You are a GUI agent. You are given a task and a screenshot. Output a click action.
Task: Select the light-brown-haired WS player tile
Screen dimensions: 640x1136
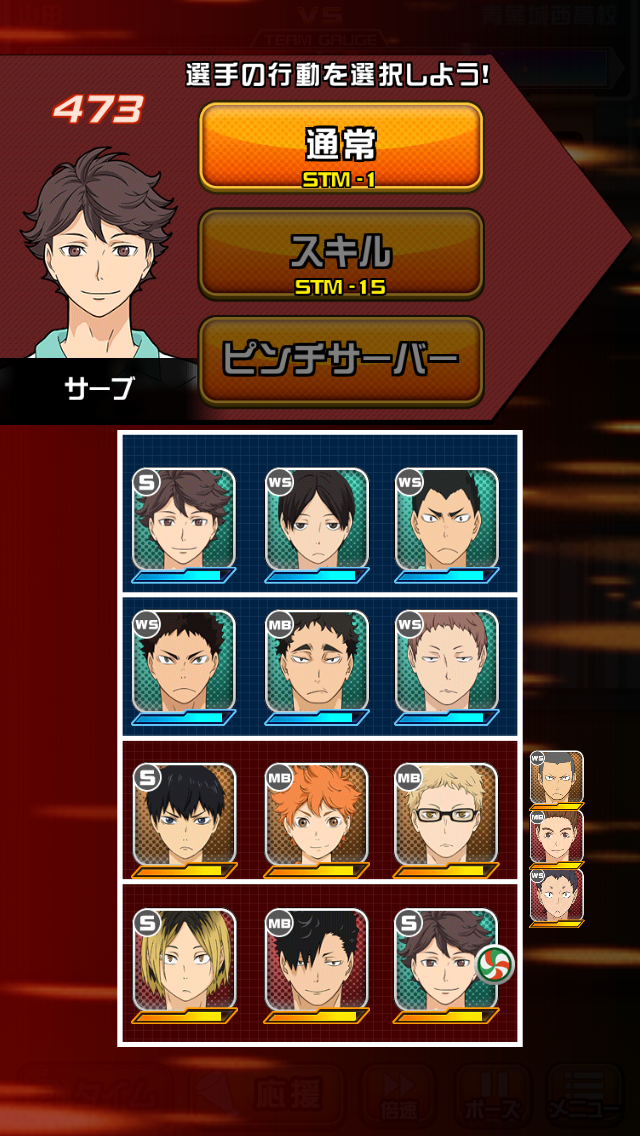coord(446,661)
